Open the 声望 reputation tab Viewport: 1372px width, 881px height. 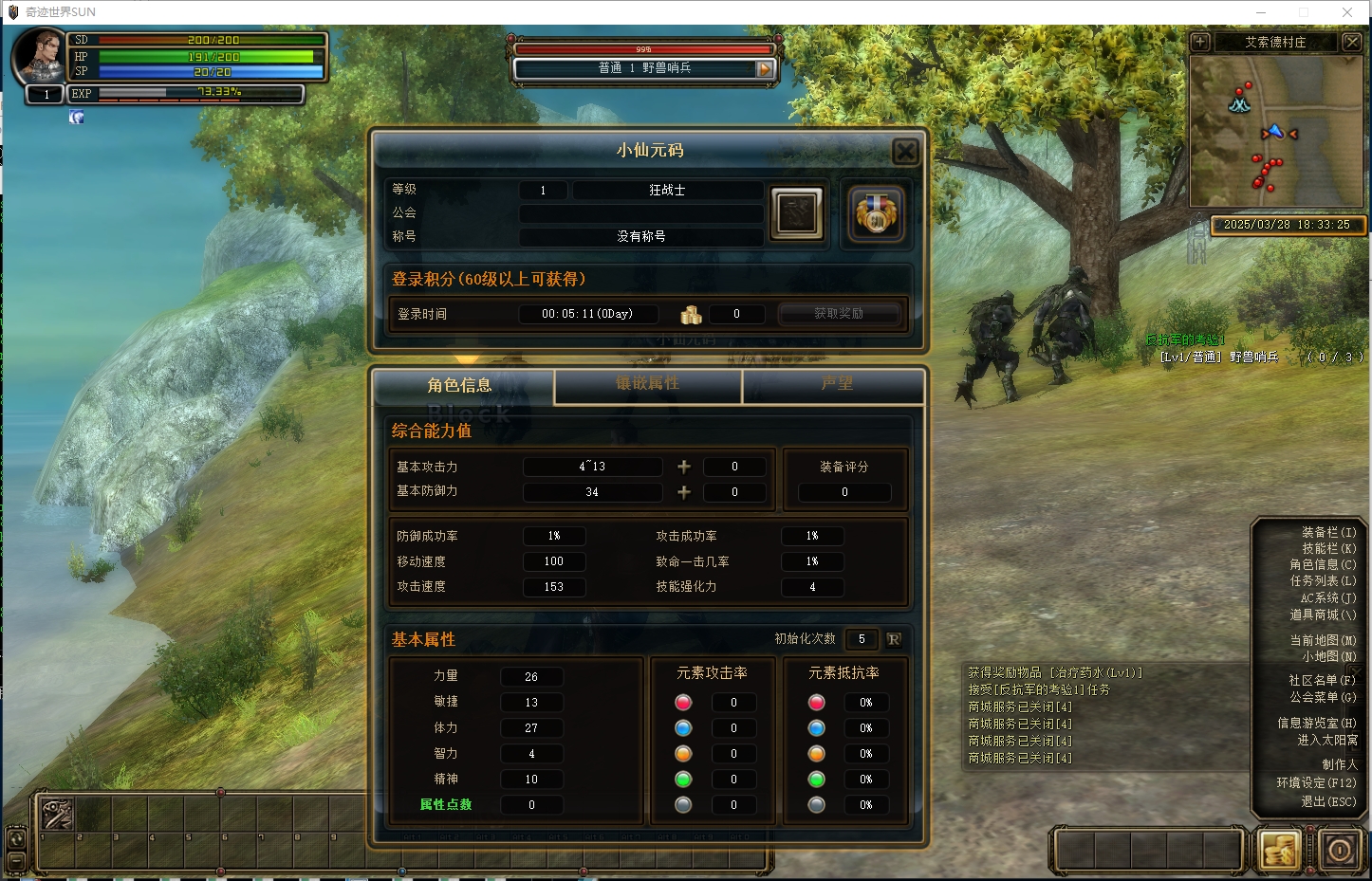tap(836, 384)
